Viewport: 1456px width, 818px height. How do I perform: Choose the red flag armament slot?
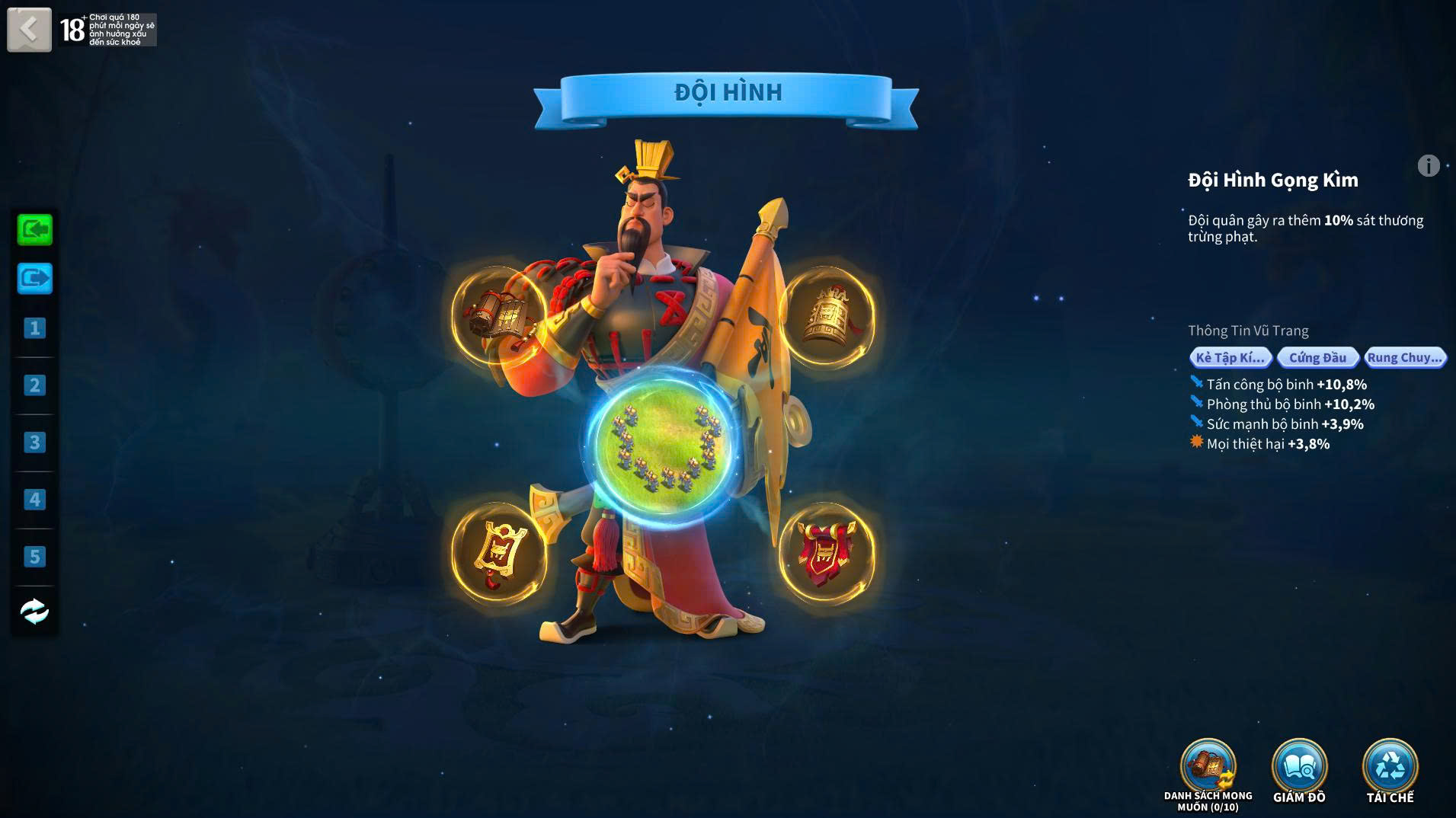[827, 552]
